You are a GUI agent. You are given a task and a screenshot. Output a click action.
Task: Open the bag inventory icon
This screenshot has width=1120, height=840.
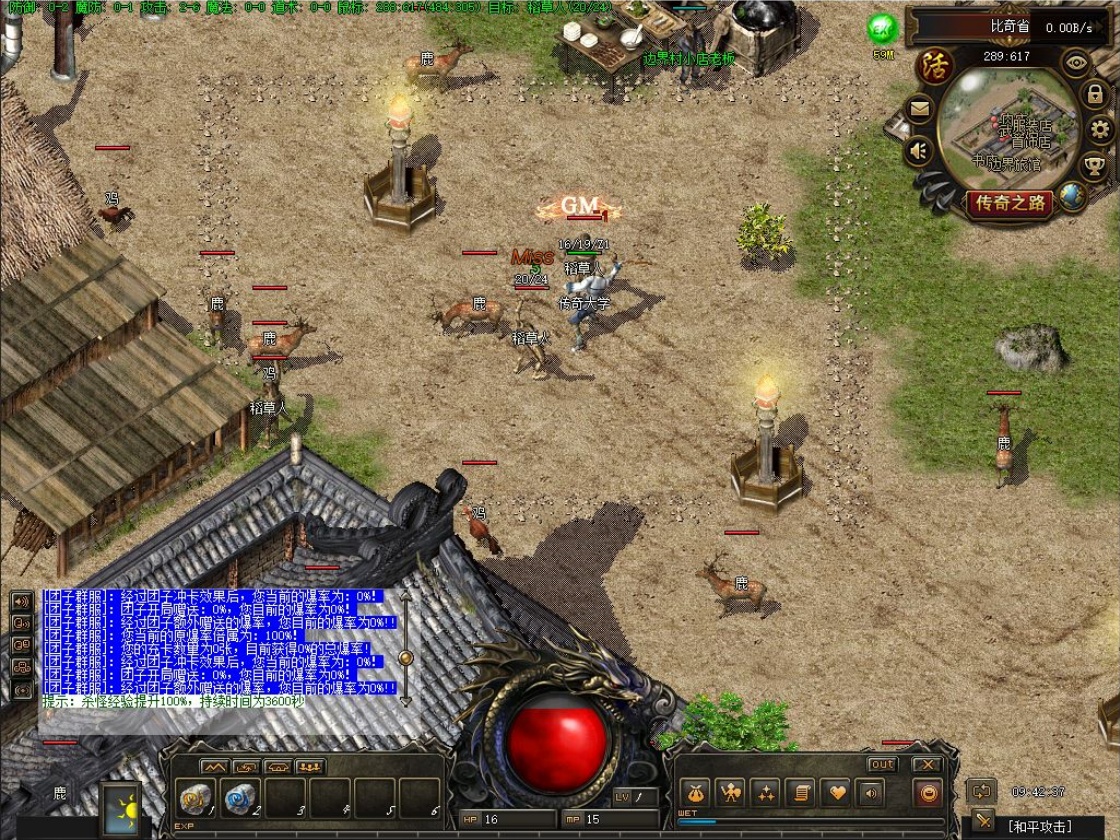point(697,793)
